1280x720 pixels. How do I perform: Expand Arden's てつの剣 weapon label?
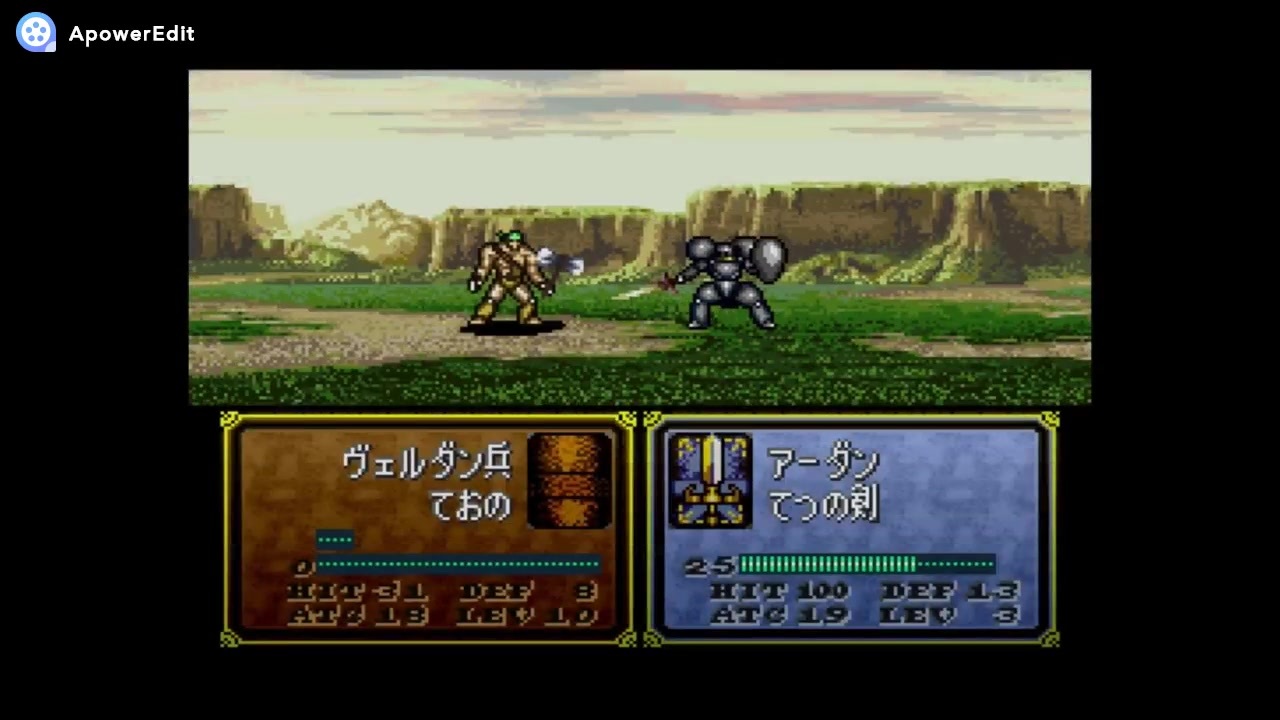click(825, 505)
